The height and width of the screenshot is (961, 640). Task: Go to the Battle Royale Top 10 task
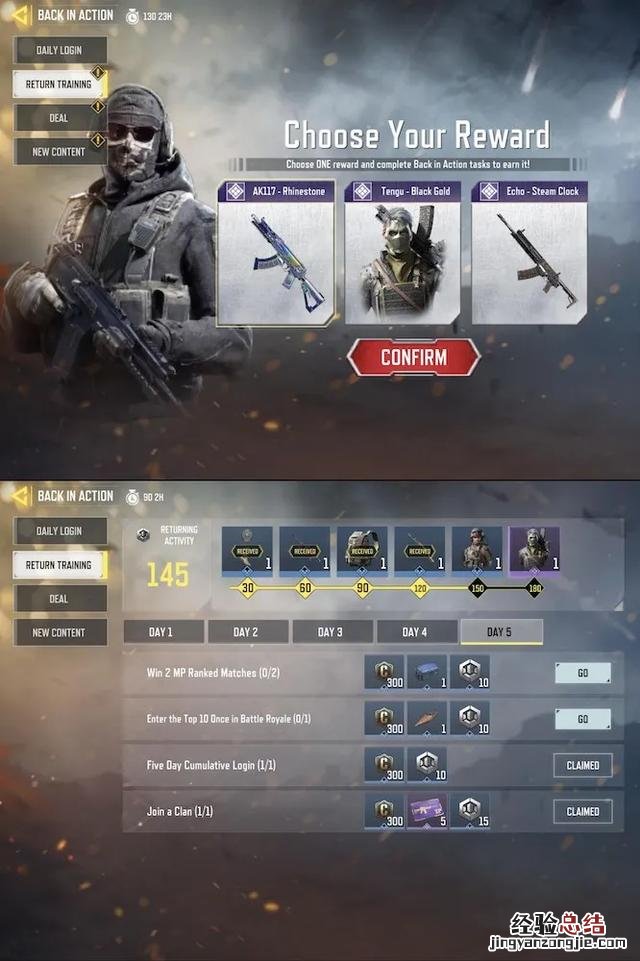tap(582, 719)
